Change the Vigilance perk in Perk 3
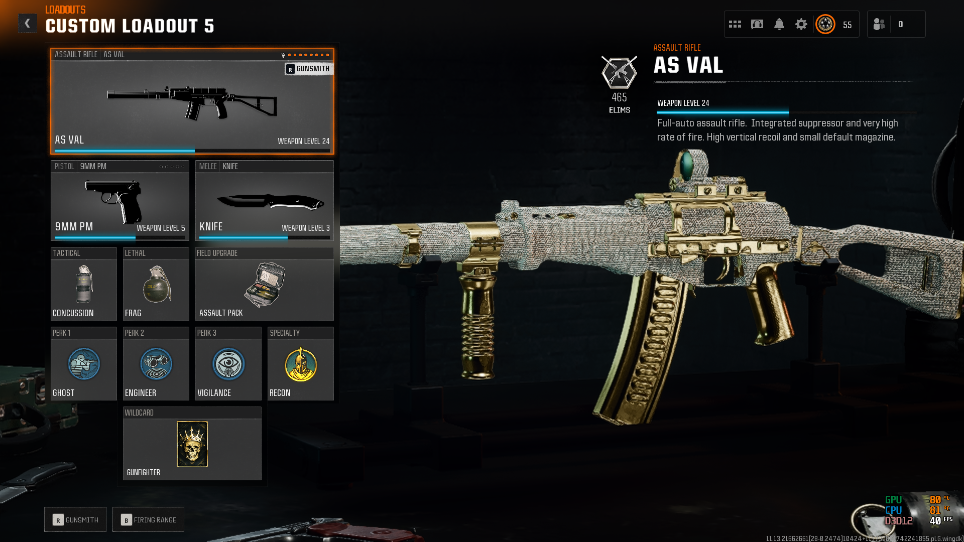 pos(227,363)
